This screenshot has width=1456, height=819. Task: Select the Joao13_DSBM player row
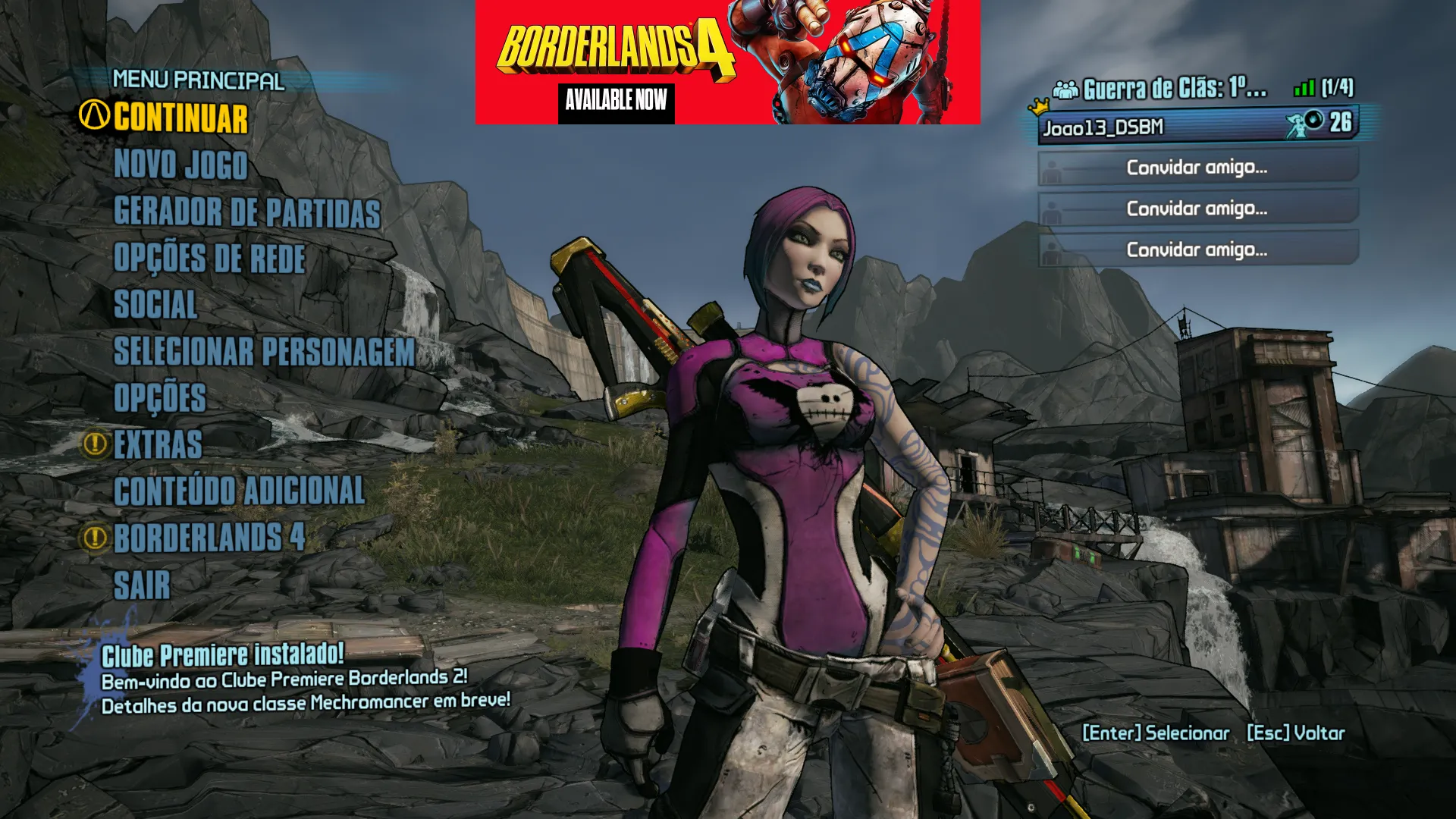[1197, 126]
